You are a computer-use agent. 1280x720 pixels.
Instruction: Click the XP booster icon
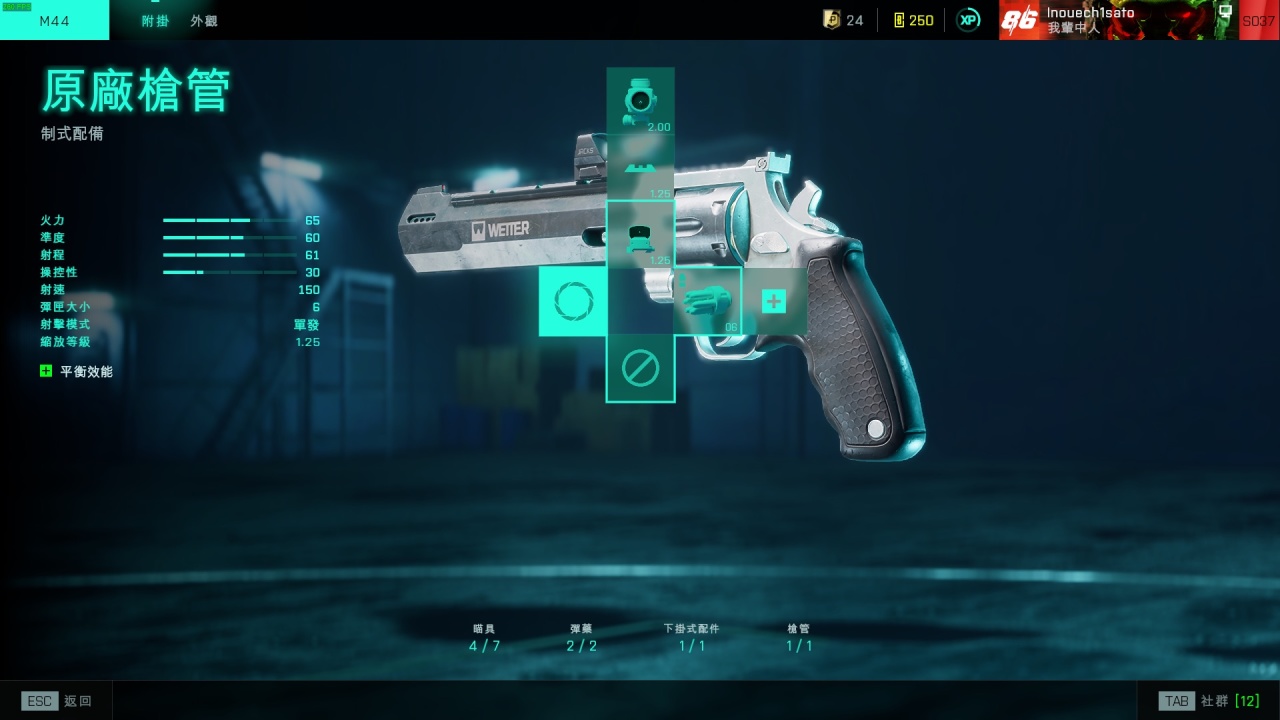[968, 20]
